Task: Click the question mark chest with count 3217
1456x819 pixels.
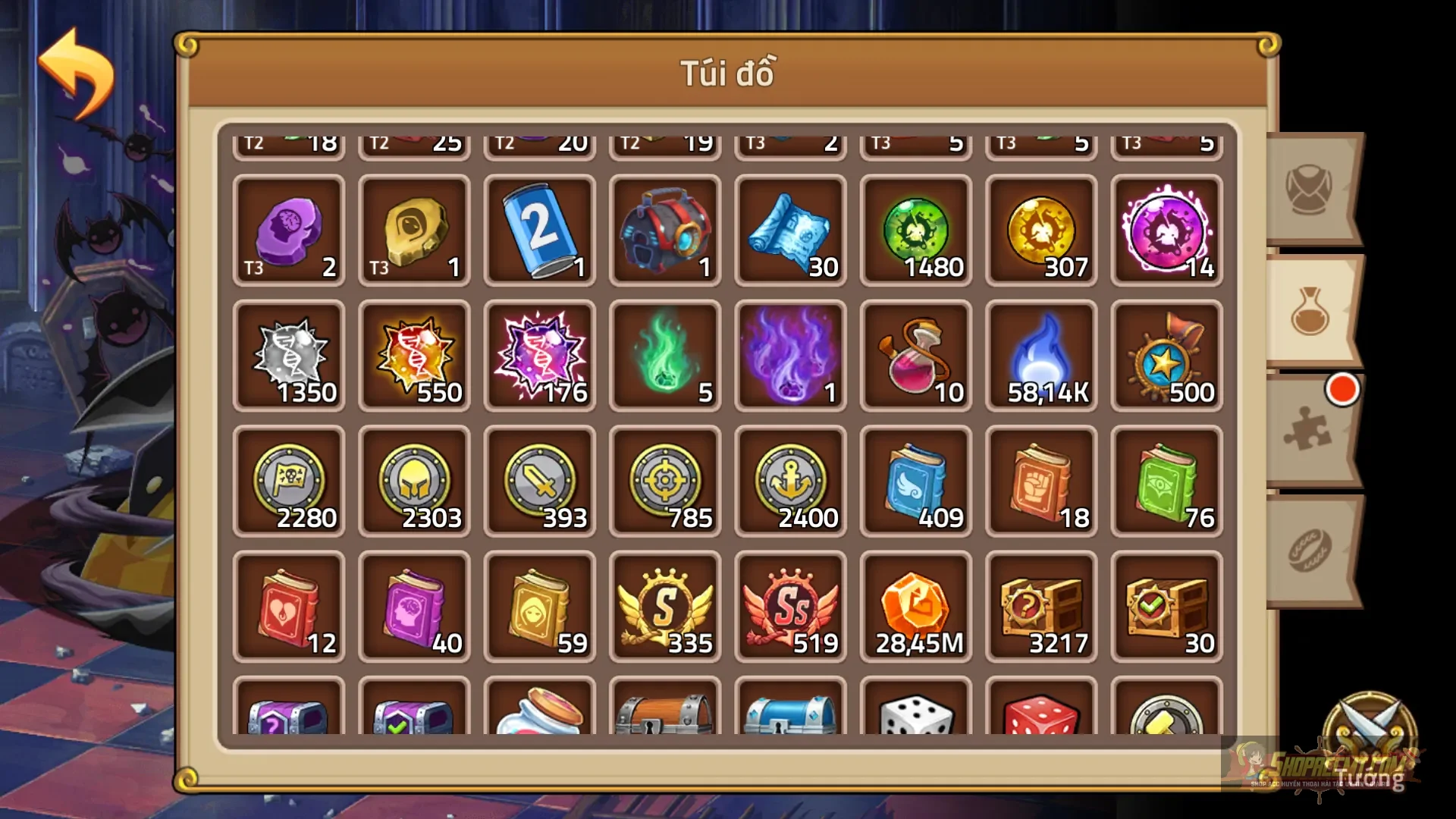Action: [1041, 607]
